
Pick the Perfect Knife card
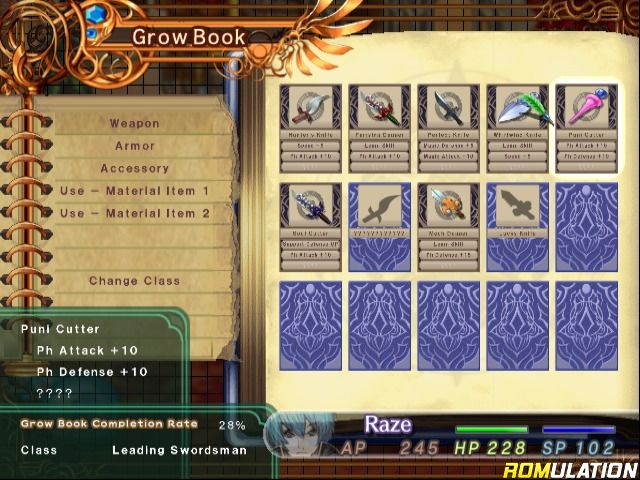(448, 127)
